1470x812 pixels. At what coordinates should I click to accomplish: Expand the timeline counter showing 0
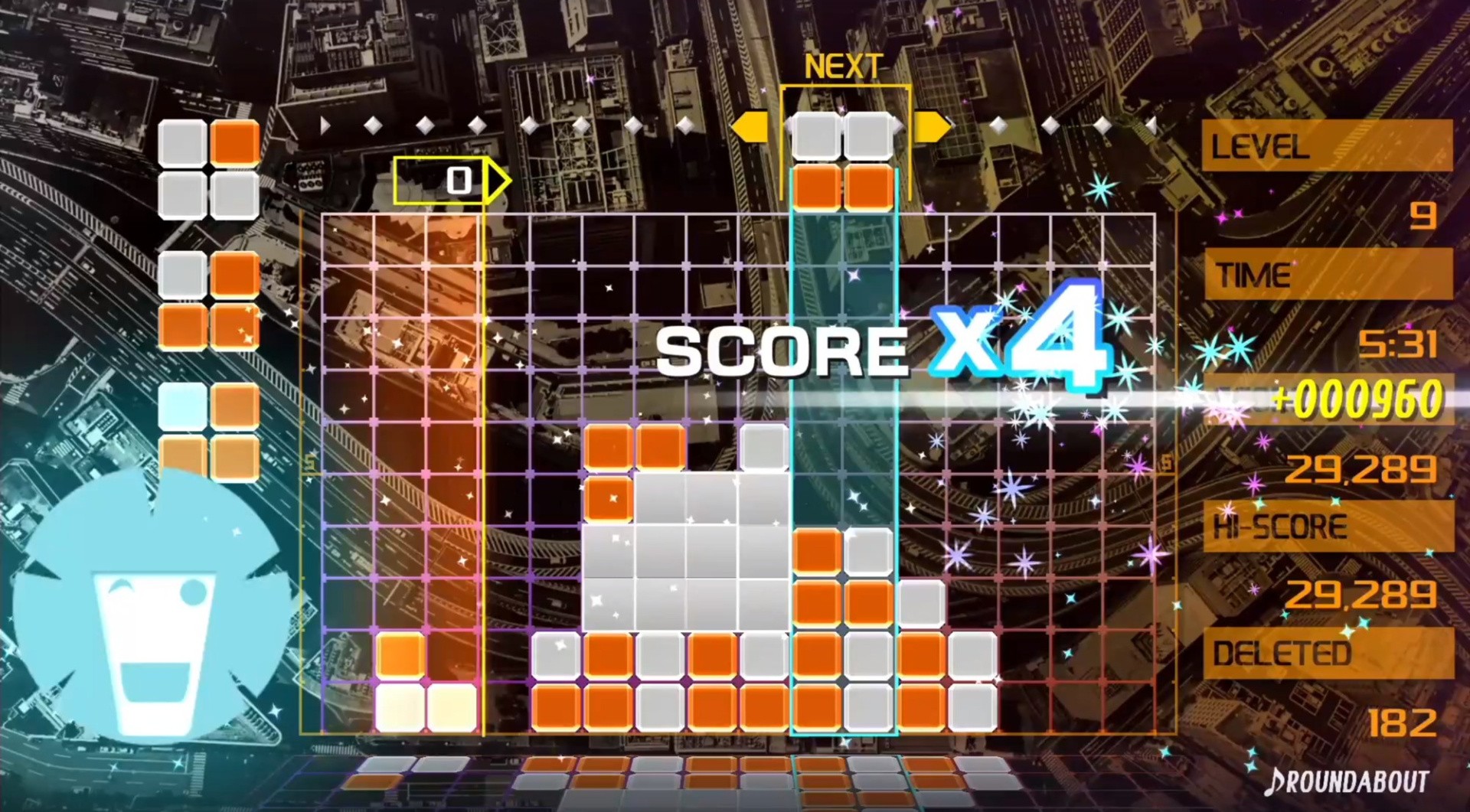pos(459,181)
